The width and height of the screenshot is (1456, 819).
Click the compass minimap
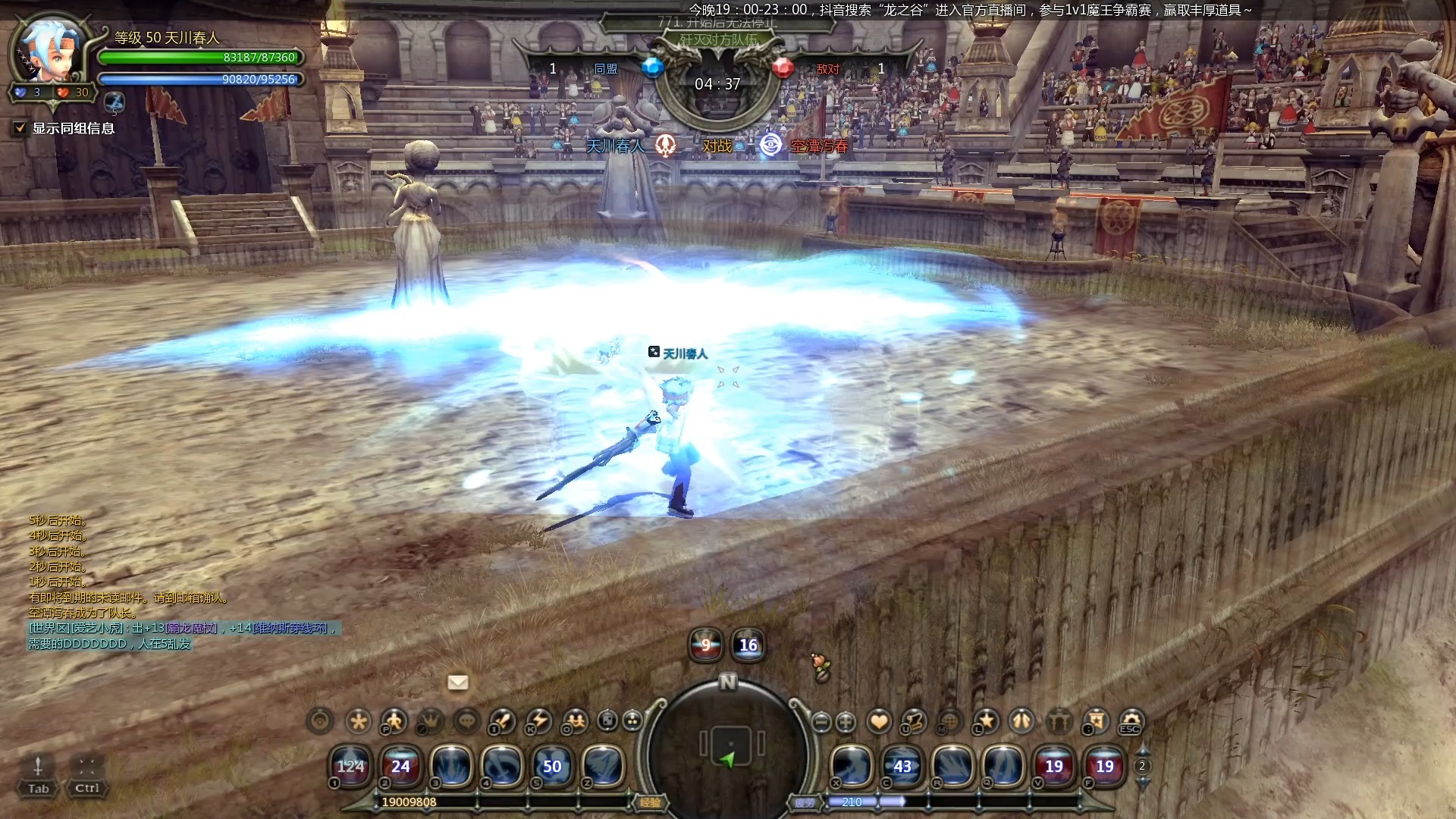729,747
